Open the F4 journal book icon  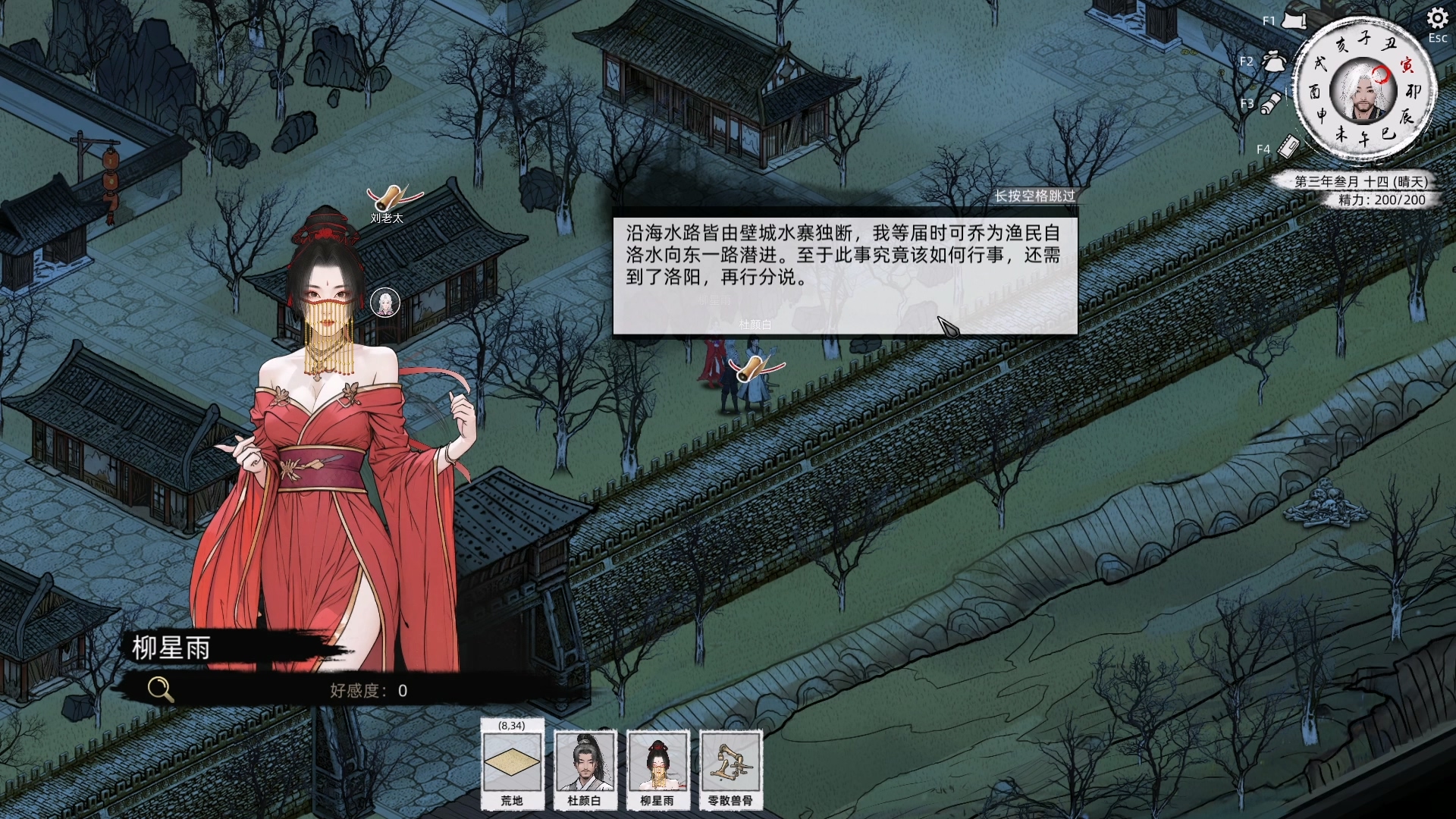click(x=1288, y=146)
